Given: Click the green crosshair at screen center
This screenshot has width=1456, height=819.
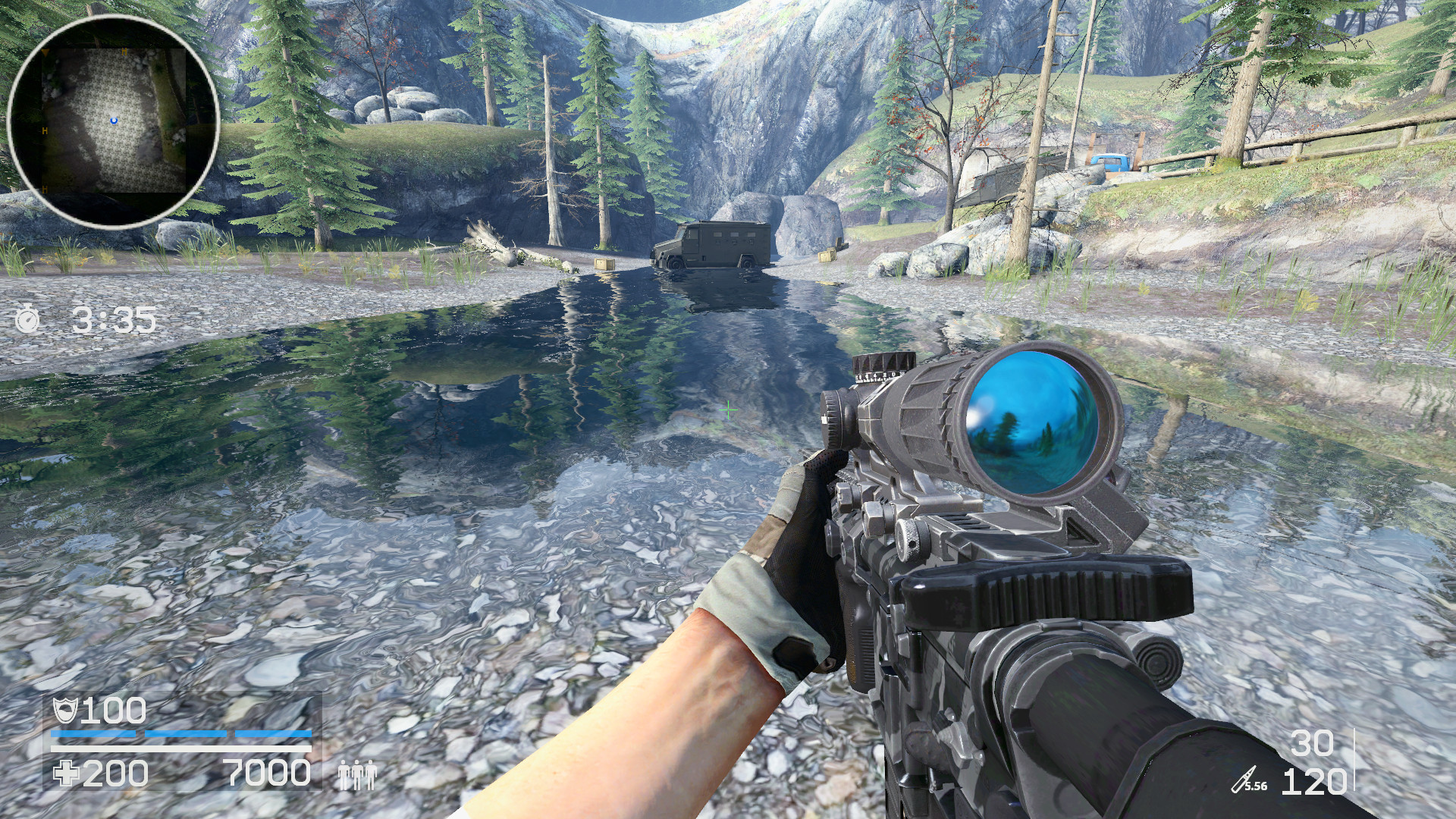Looking at the screenshot, I should point(729,409).
